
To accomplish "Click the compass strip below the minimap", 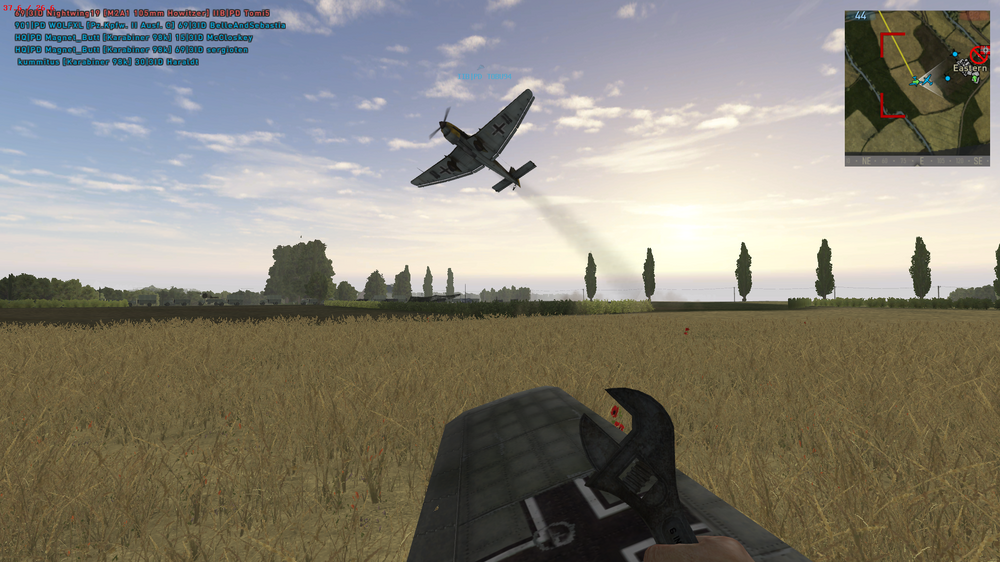I will click(x=917, y=160).
